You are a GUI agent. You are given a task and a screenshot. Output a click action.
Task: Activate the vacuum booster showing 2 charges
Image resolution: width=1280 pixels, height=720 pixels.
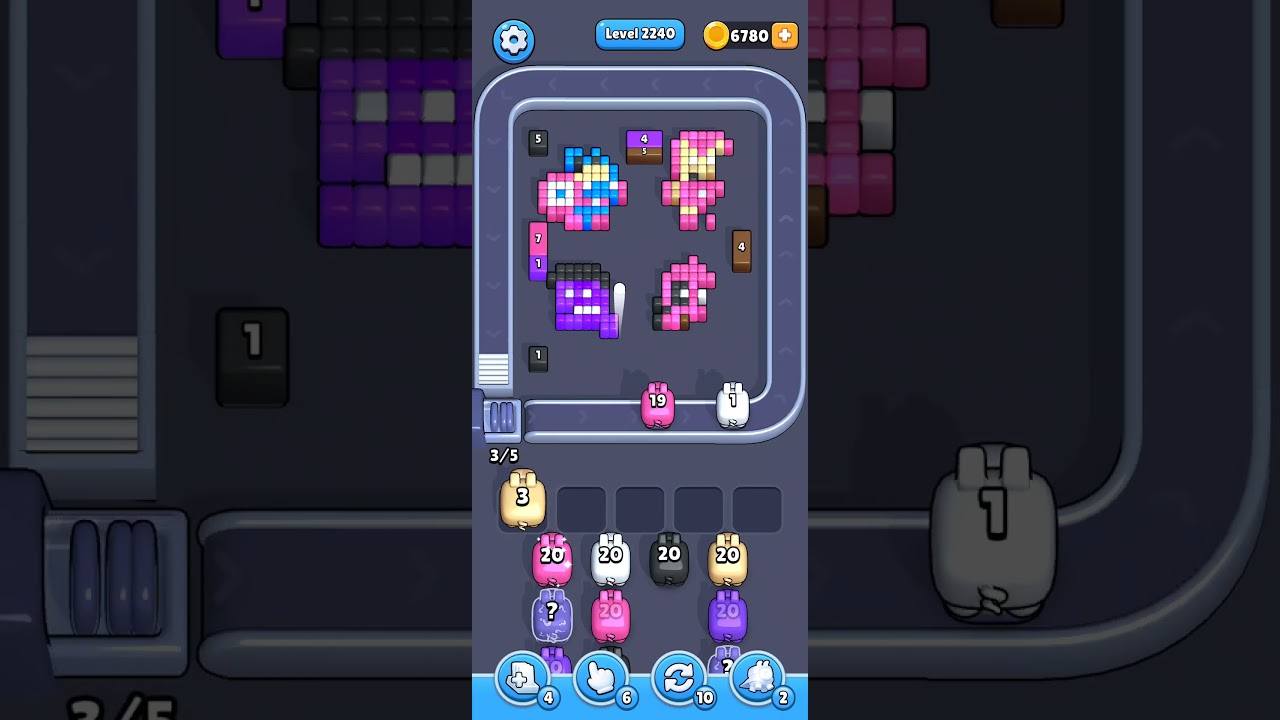click(758, 678)
